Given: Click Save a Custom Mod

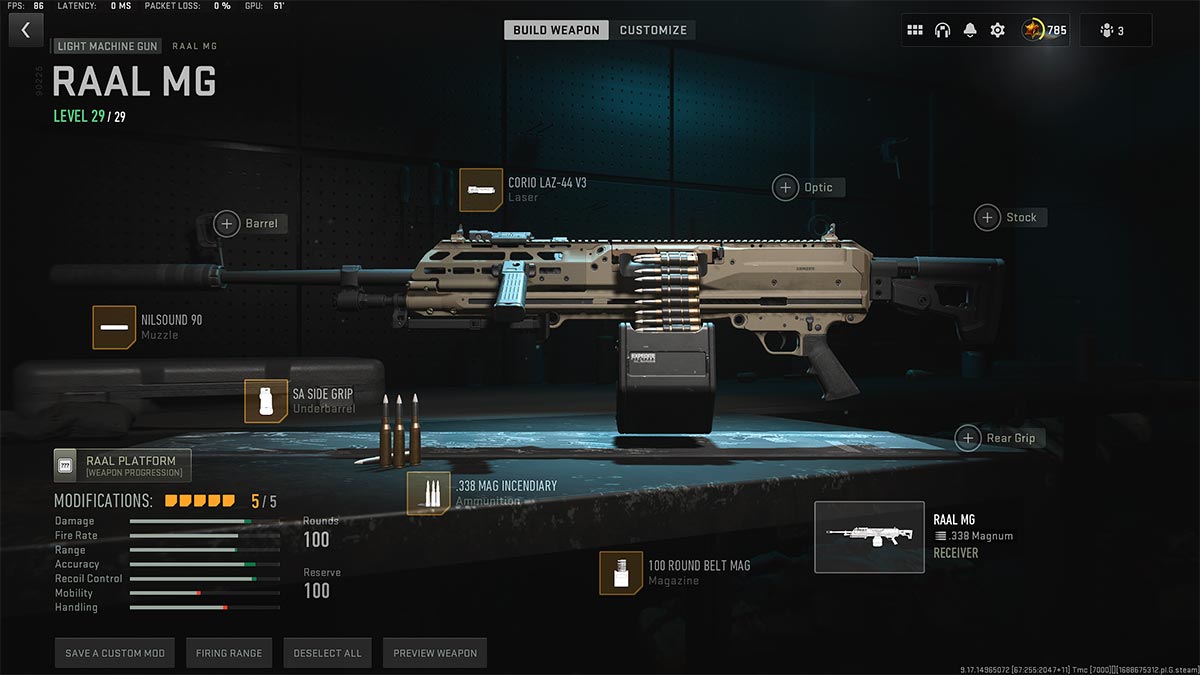Looking at the screenshot, I should 115,653.
